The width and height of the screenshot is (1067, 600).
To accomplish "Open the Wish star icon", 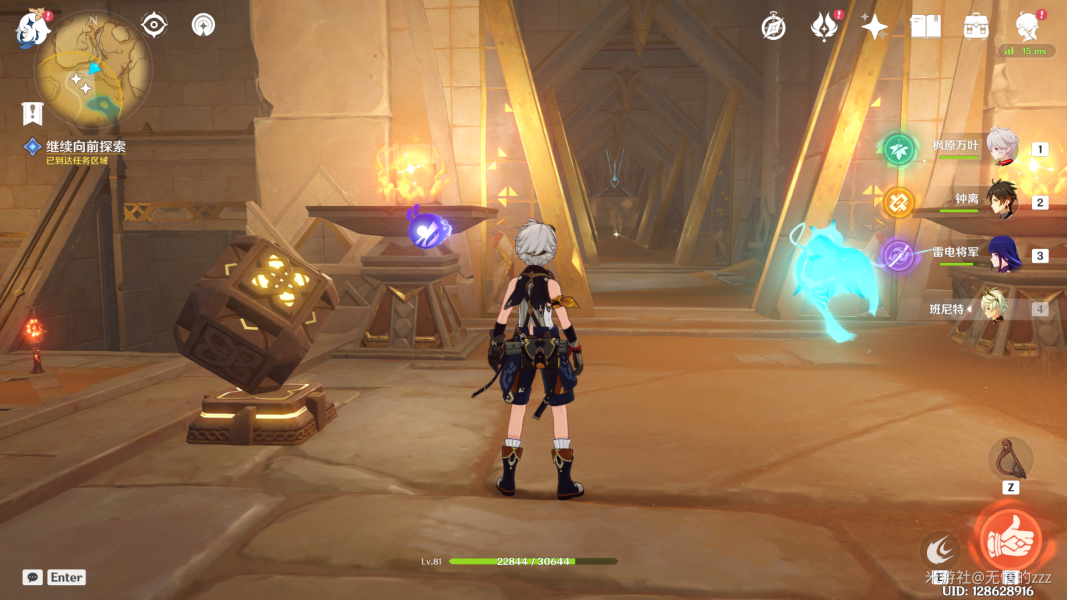I will click(875, 27).
